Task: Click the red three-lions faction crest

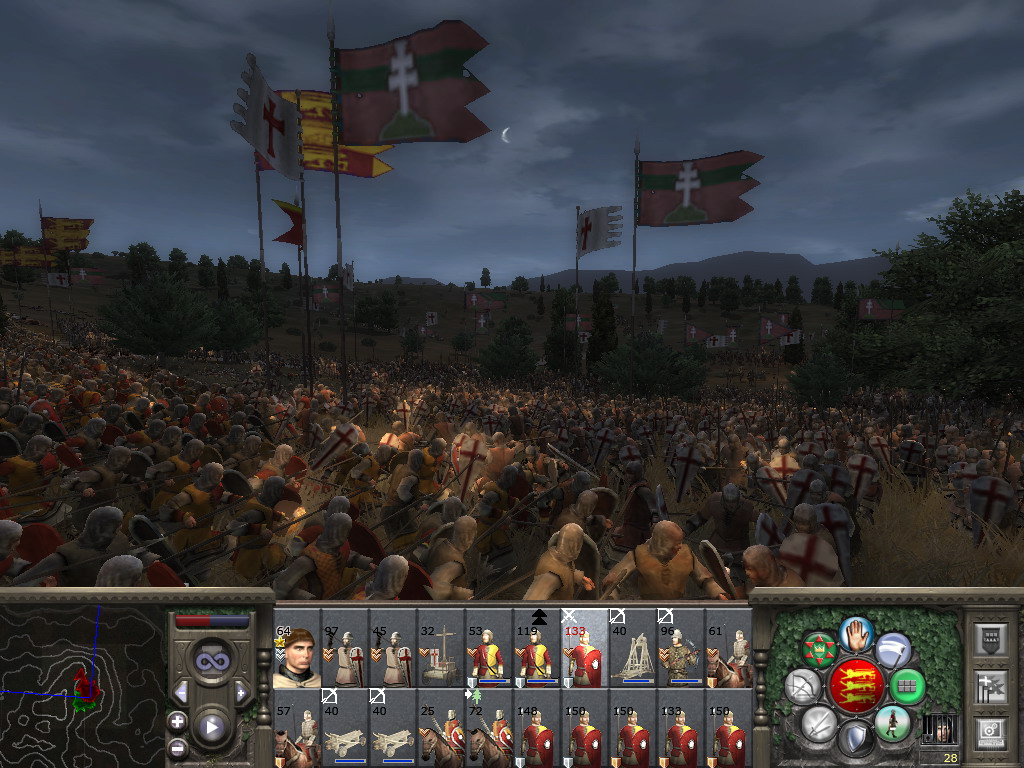Action: tap(855, 686)
